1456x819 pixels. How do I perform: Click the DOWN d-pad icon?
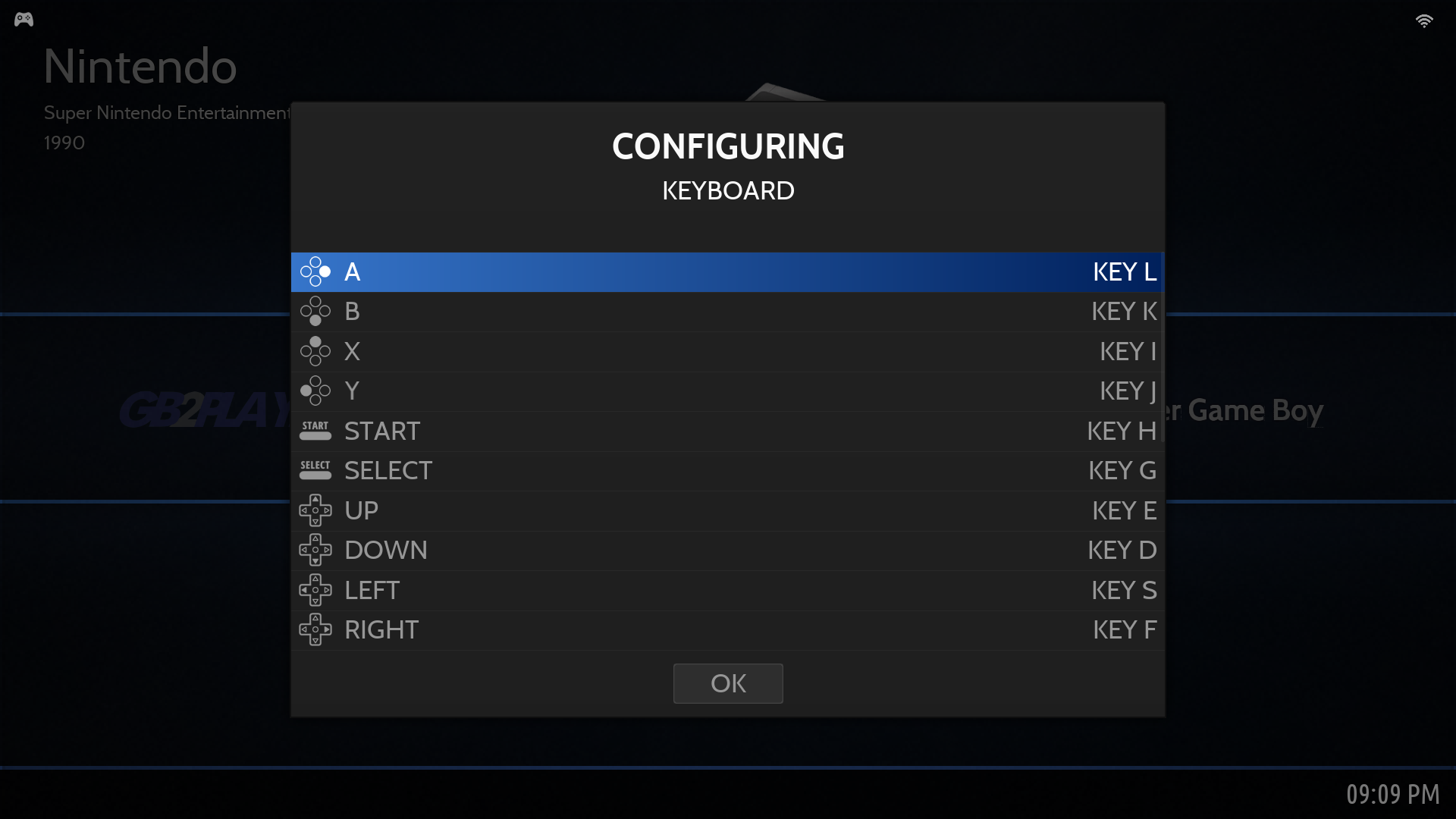click(316, 549)
